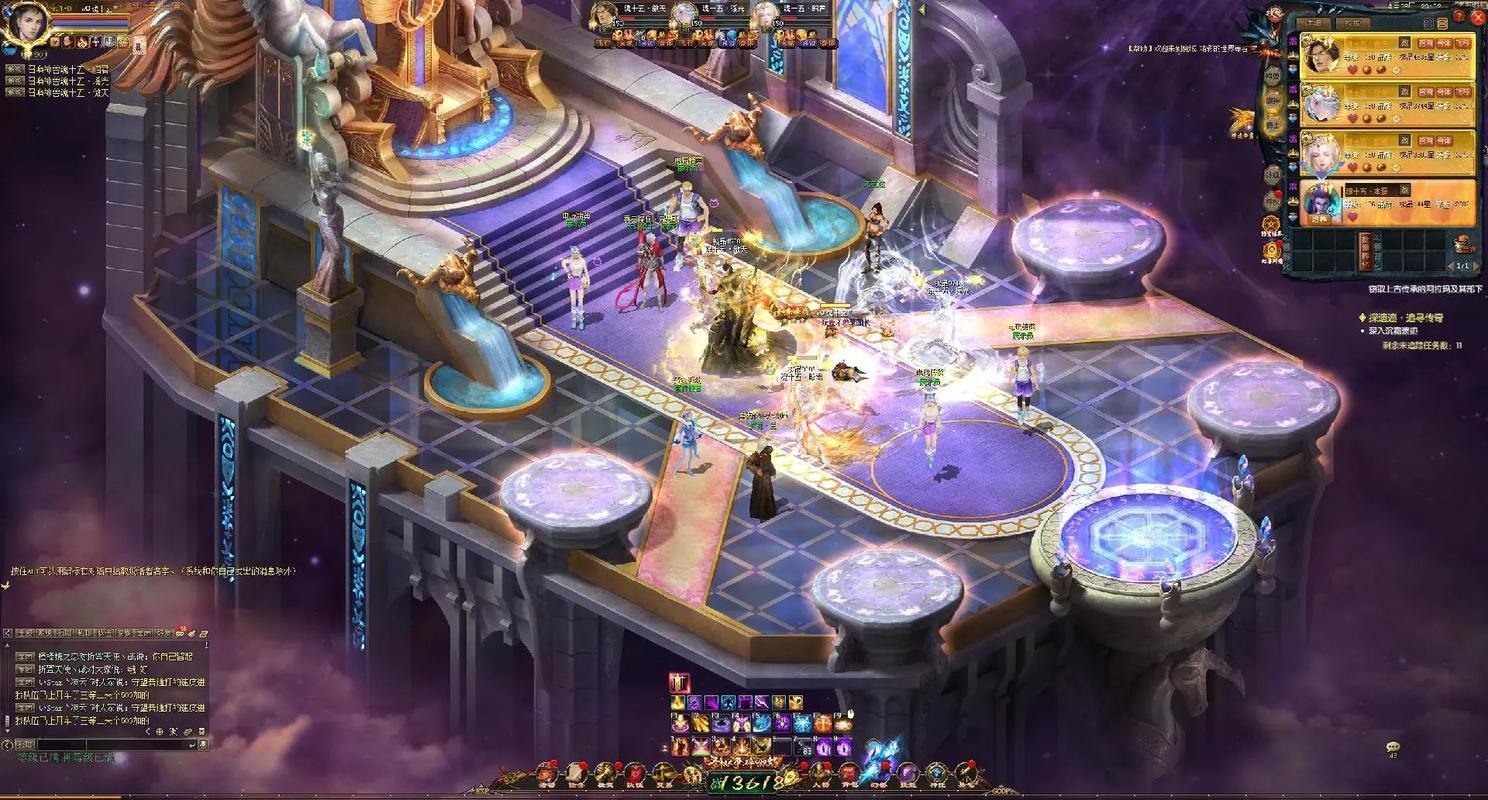Click the red-bordered sword icon above the skill bars
This screenshot has height=800, width=1488.
coord(680,683)
